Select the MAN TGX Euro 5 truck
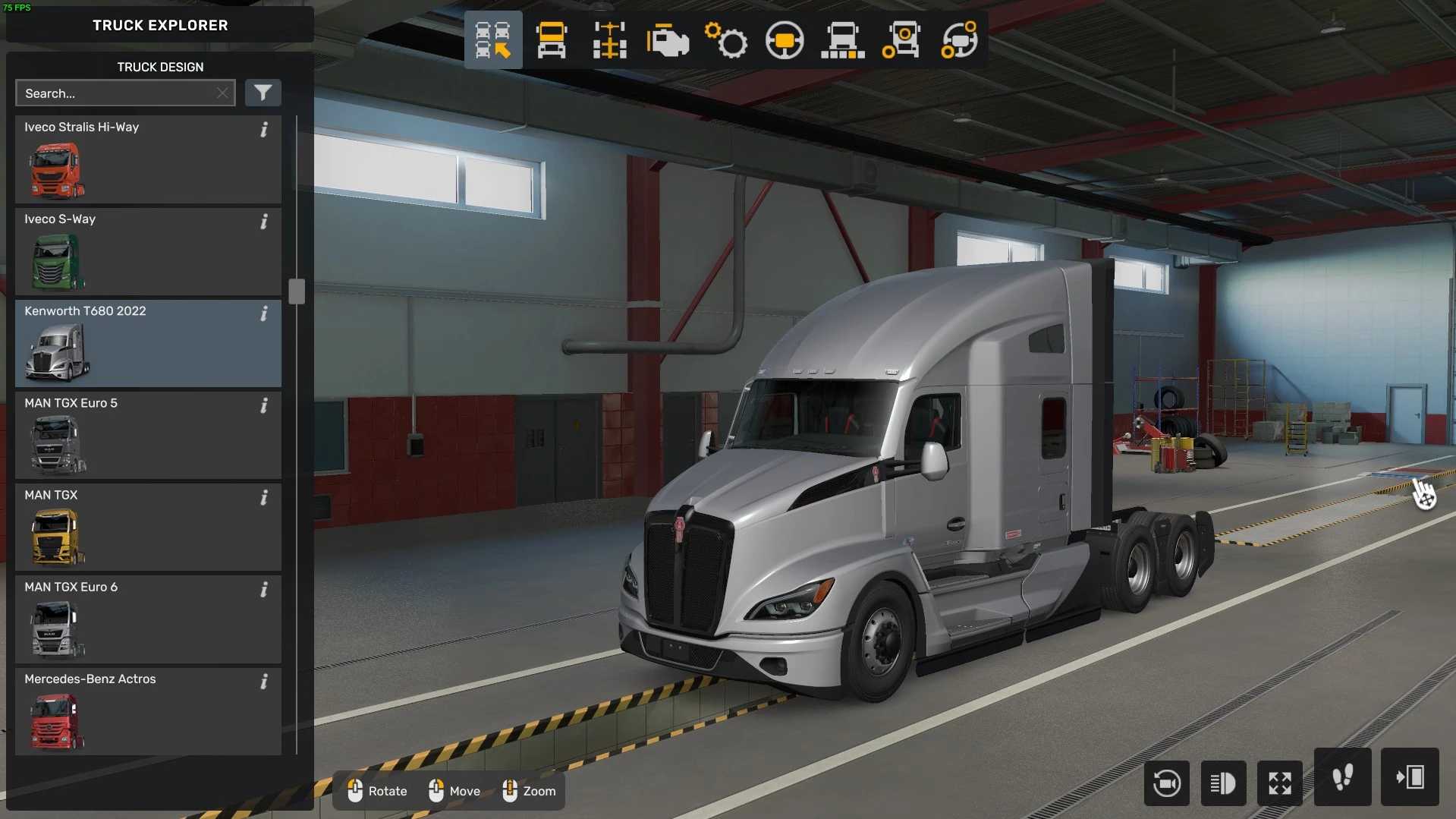 [148, 435]
